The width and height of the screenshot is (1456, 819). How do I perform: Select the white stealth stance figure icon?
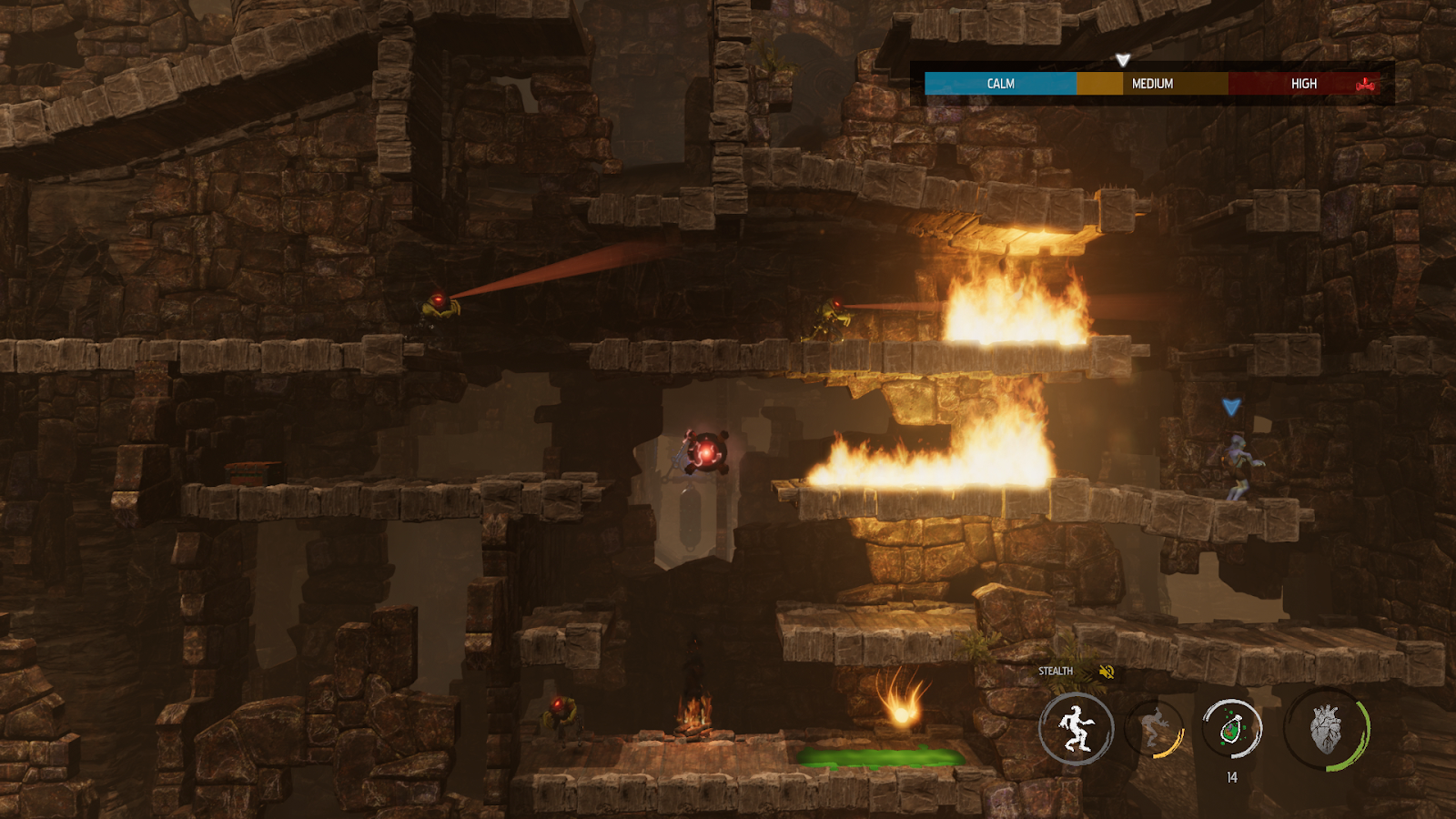click(x=1076, y=728)
